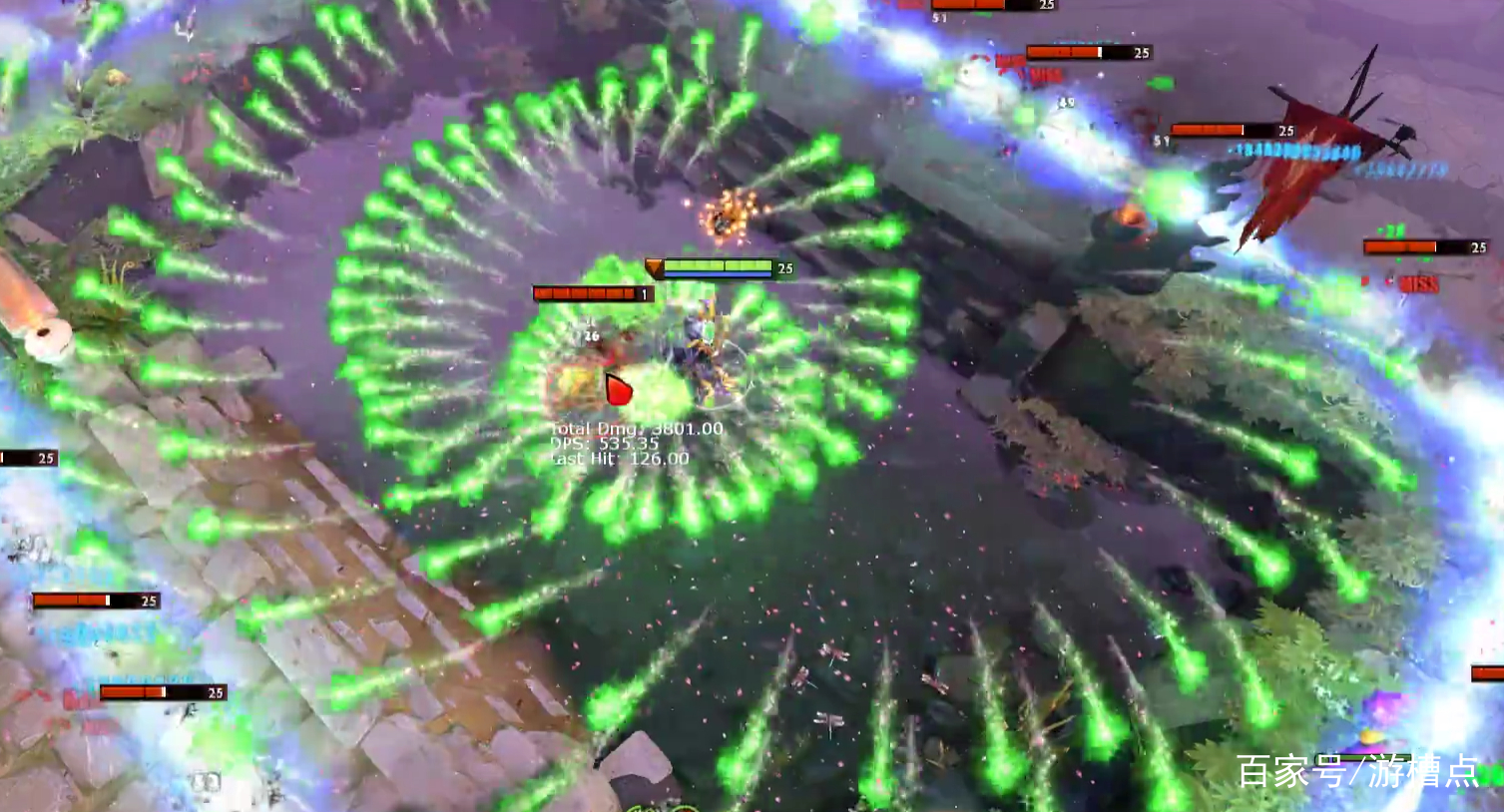Click the enemy level 1 red health bar

coord(584,293)
